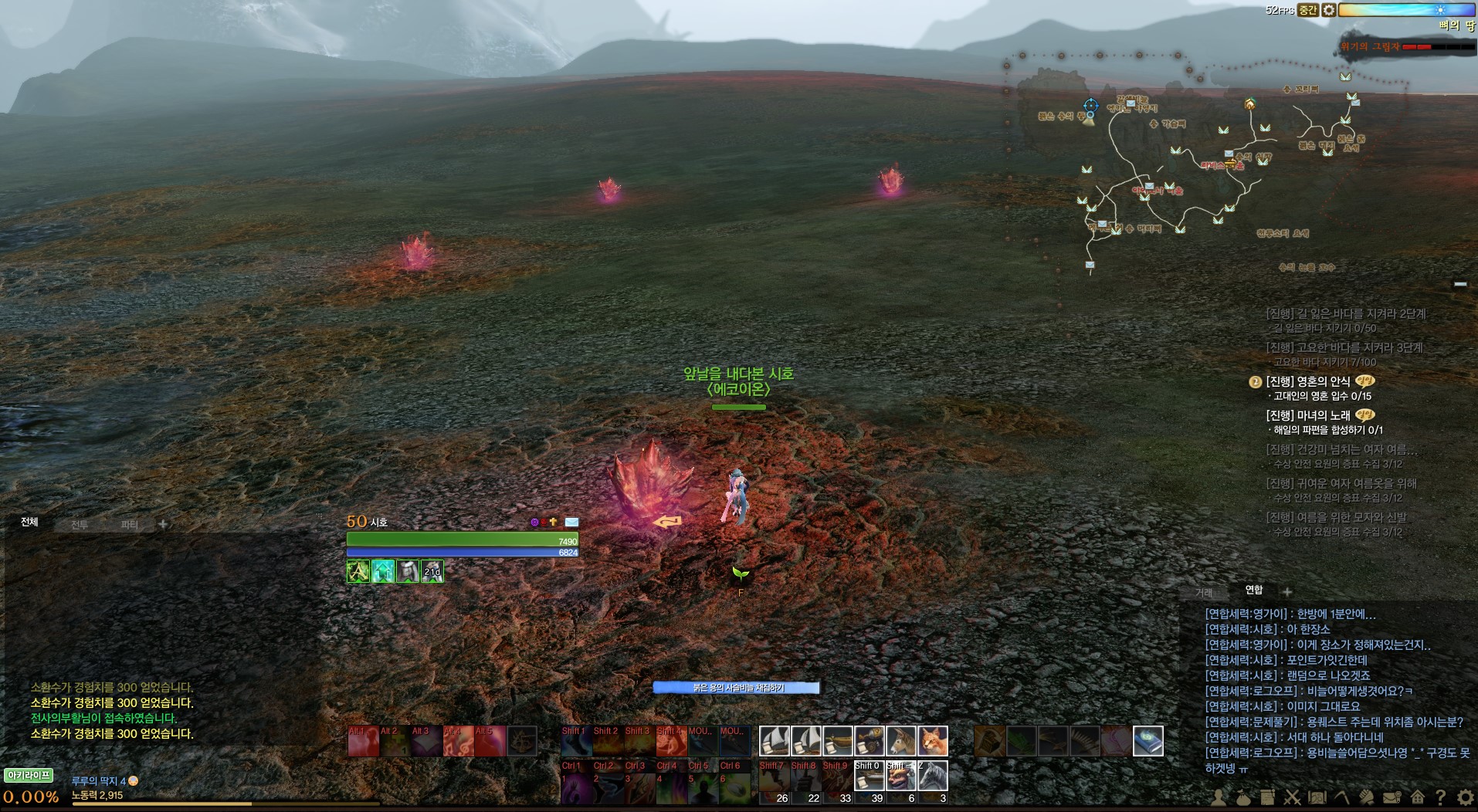Open the inventory bag icon
The width and height of the screenshot is (1478, 812).
1242,797
